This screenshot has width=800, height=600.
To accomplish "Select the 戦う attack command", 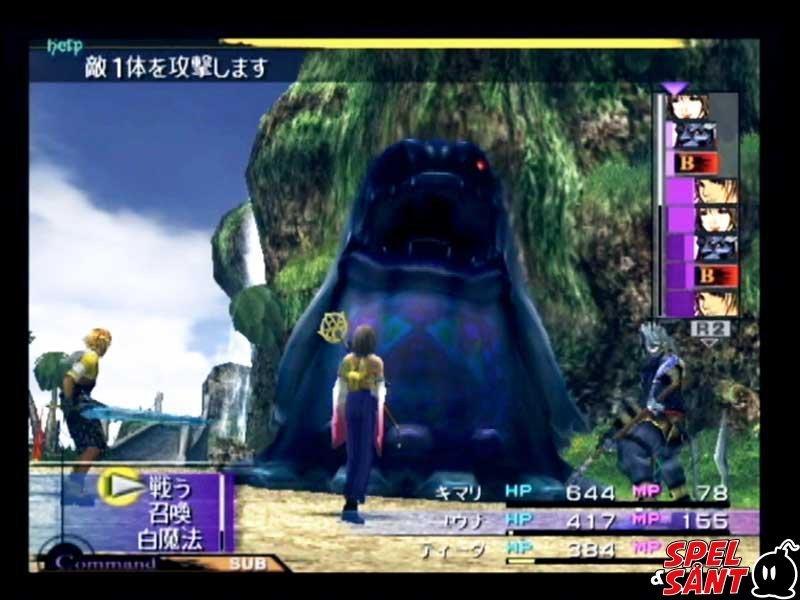I will point(165,487).
